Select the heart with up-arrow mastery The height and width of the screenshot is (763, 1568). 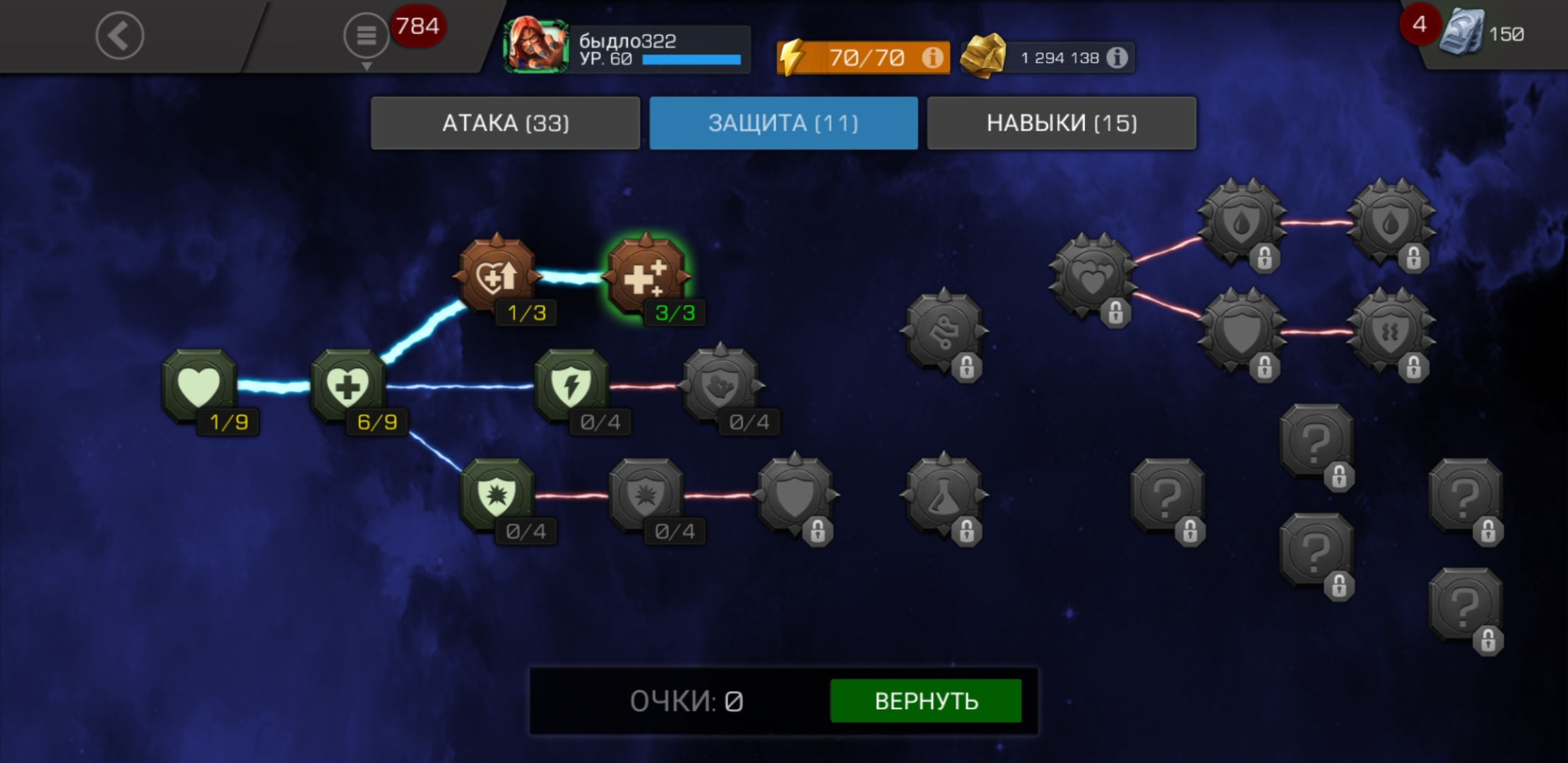pos(497,276)
